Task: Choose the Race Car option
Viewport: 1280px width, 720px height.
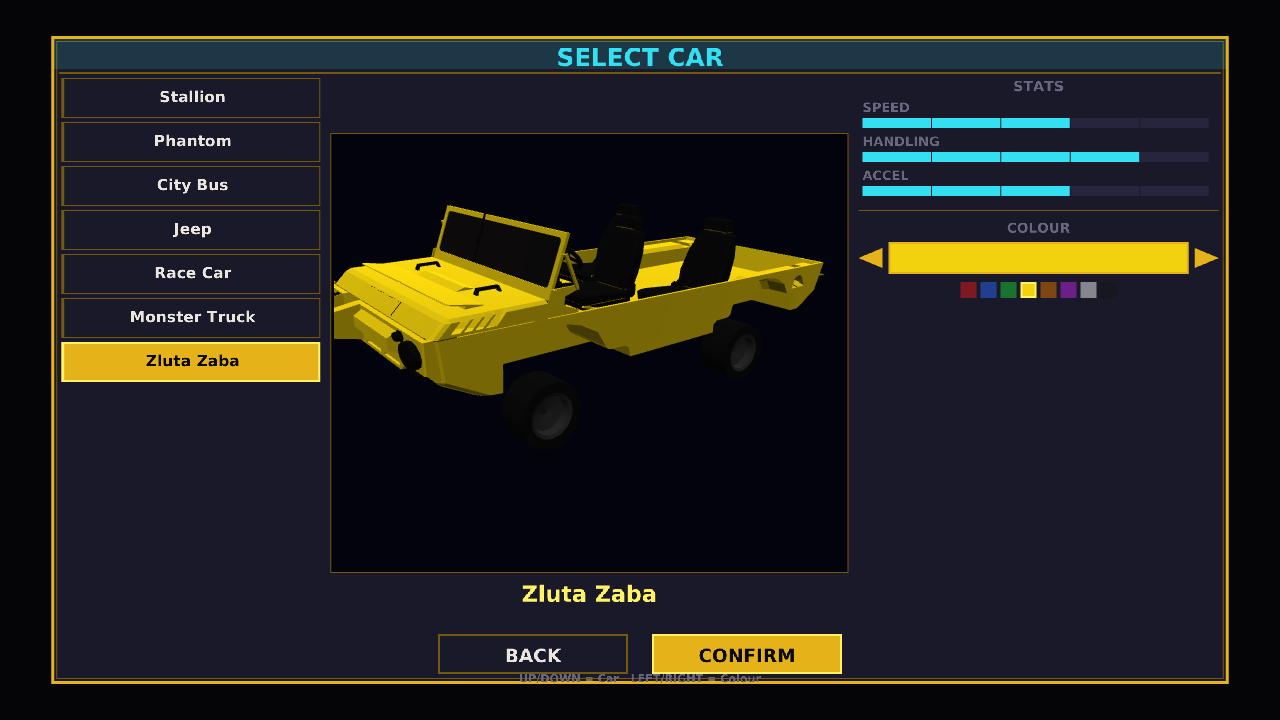Action: 191,274
